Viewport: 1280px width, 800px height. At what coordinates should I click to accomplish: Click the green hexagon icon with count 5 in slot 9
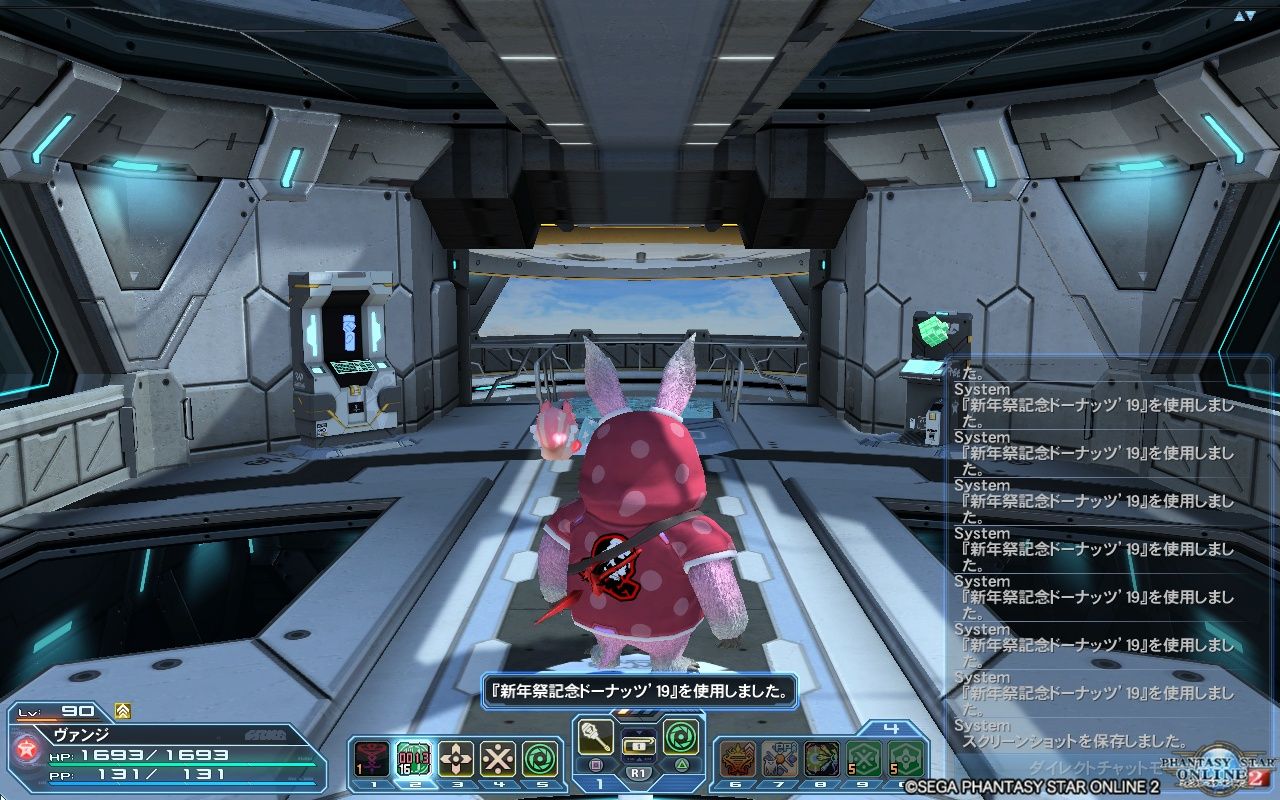862,759
